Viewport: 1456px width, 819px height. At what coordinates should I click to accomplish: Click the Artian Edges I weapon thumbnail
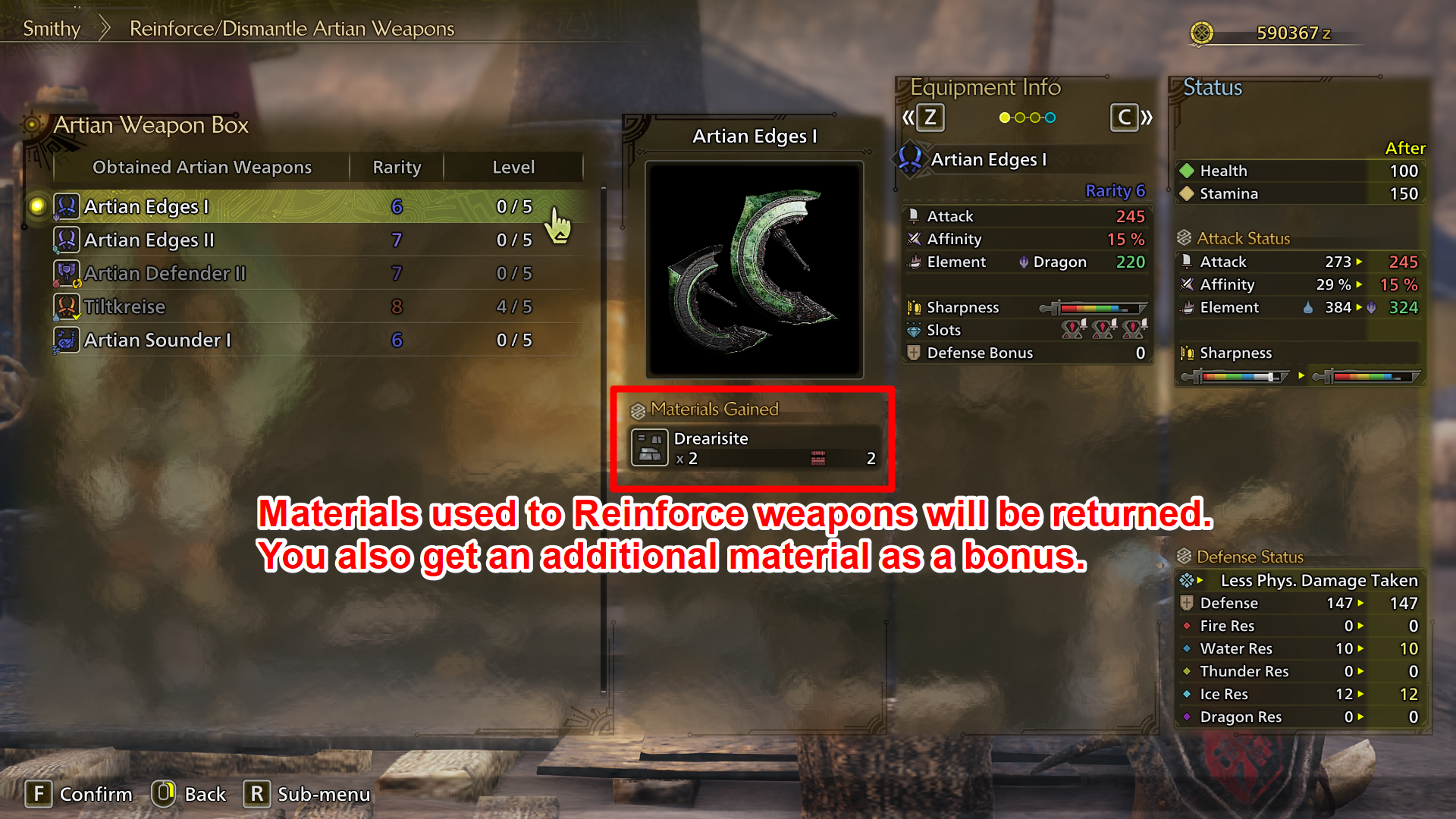tap(755, 268)
